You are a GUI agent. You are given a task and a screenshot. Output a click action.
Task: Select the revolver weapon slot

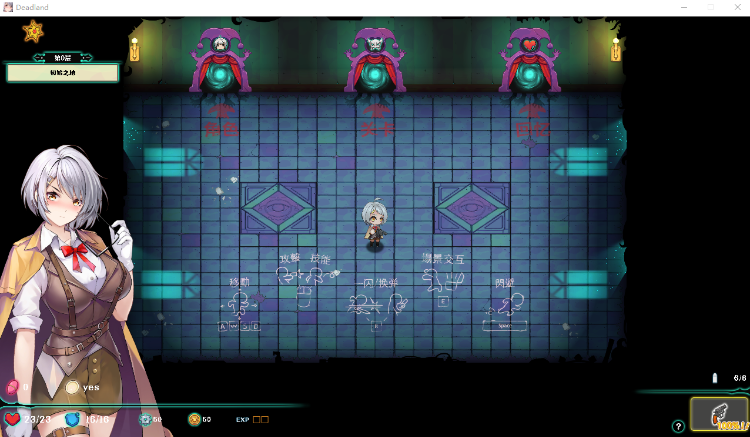pos(718,413)
